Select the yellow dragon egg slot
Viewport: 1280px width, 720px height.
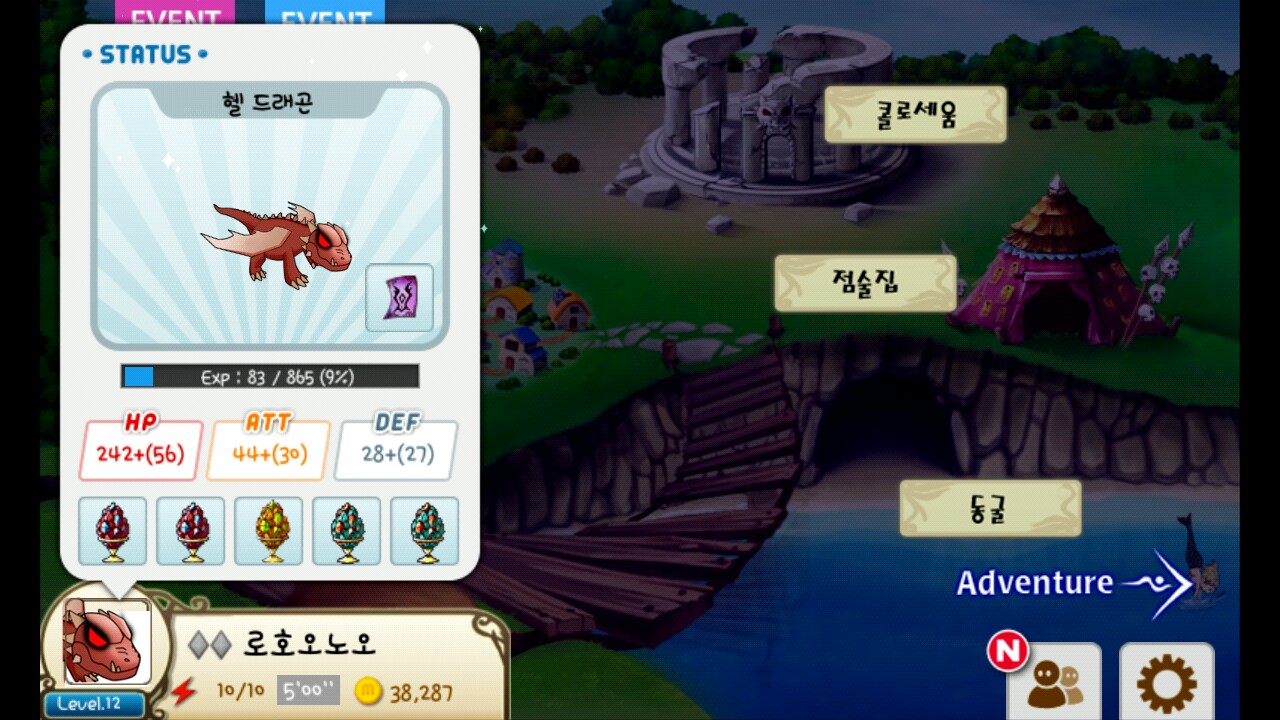(268, 531)
